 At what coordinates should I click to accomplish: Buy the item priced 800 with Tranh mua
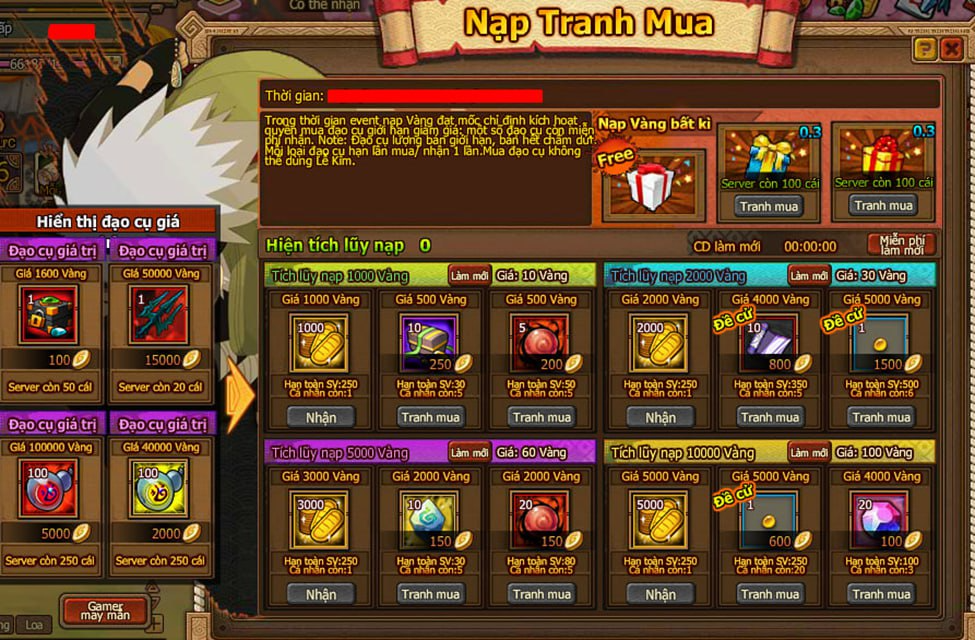click(x=770, y=417)
